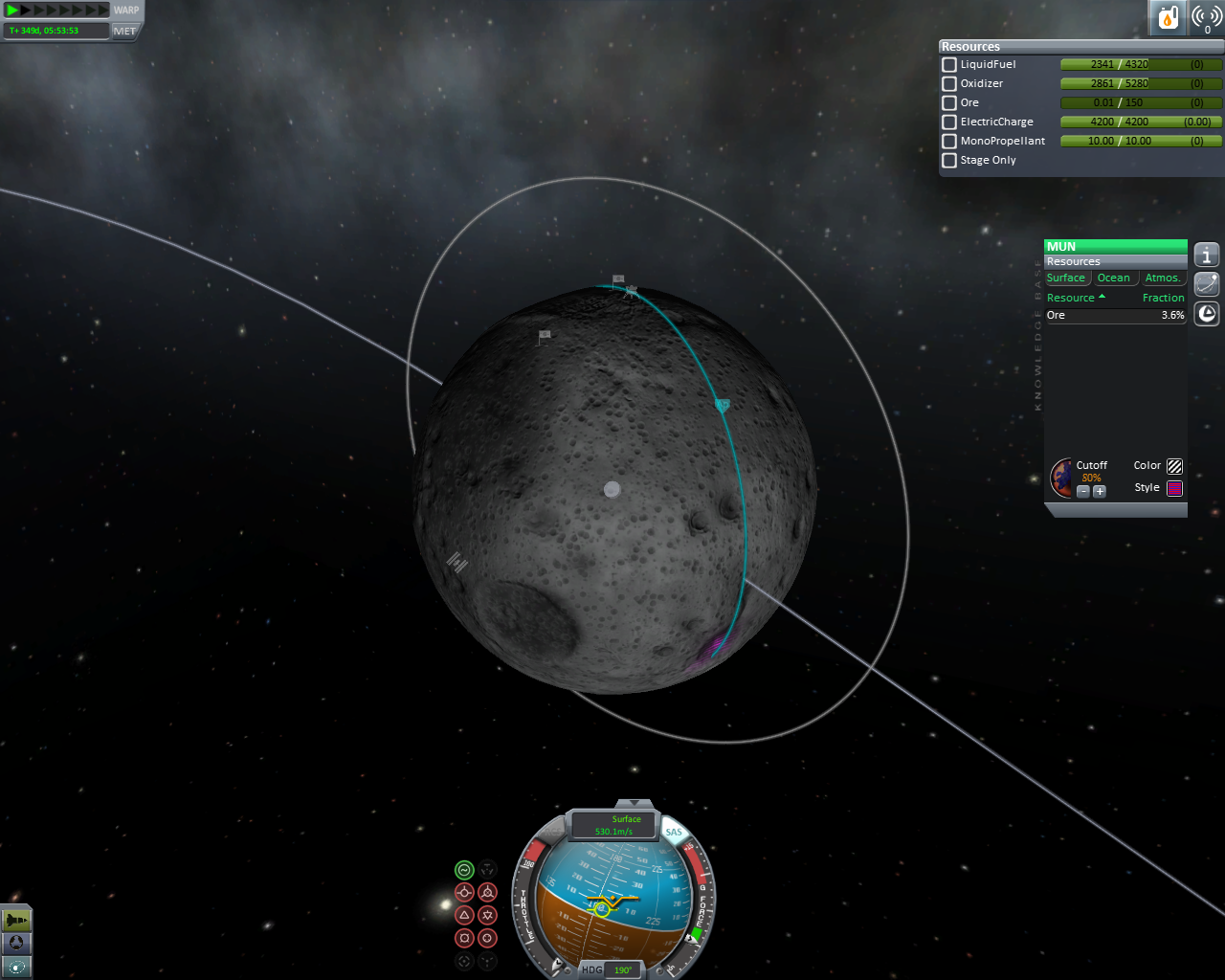The image size is (1225, 980).
Task: Toggle the SAS indicator on the navball
Action: click(x=674, y=832)
